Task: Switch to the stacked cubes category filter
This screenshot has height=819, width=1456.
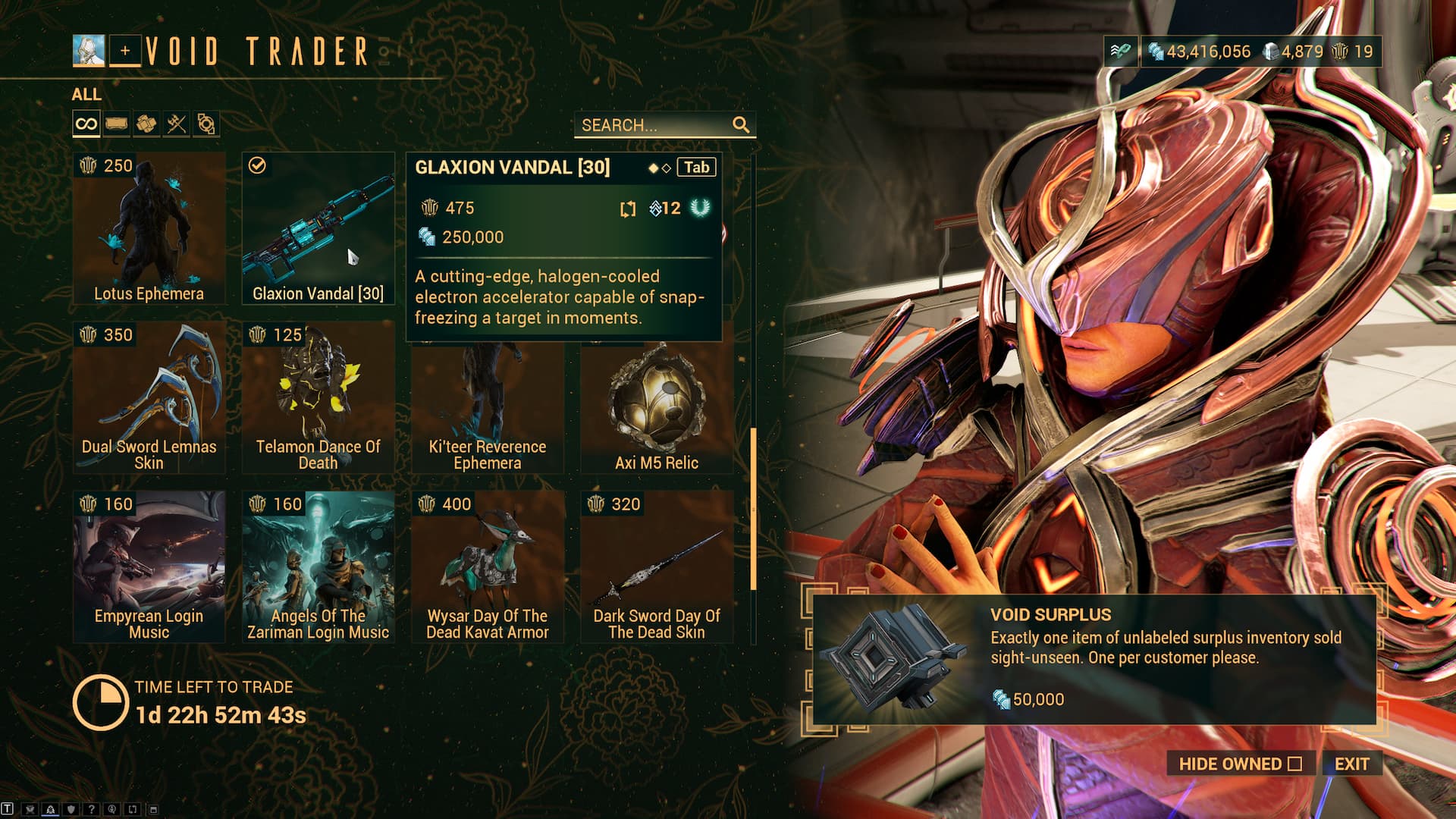Action: tap(146, 124)
